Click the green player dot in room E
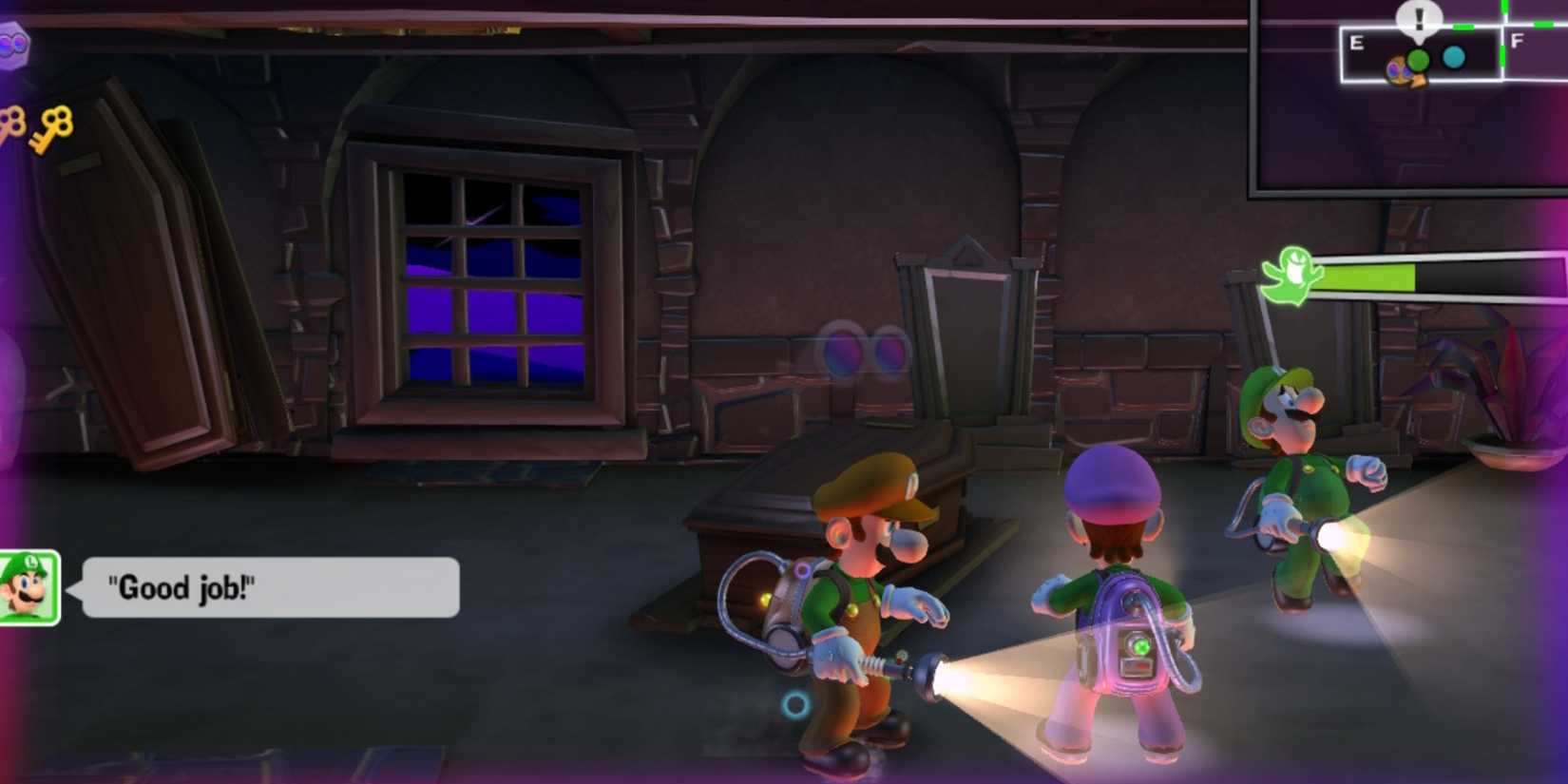Viewport: 1568px width, 784px height. pyautogui.click(x=1419, y=59)
